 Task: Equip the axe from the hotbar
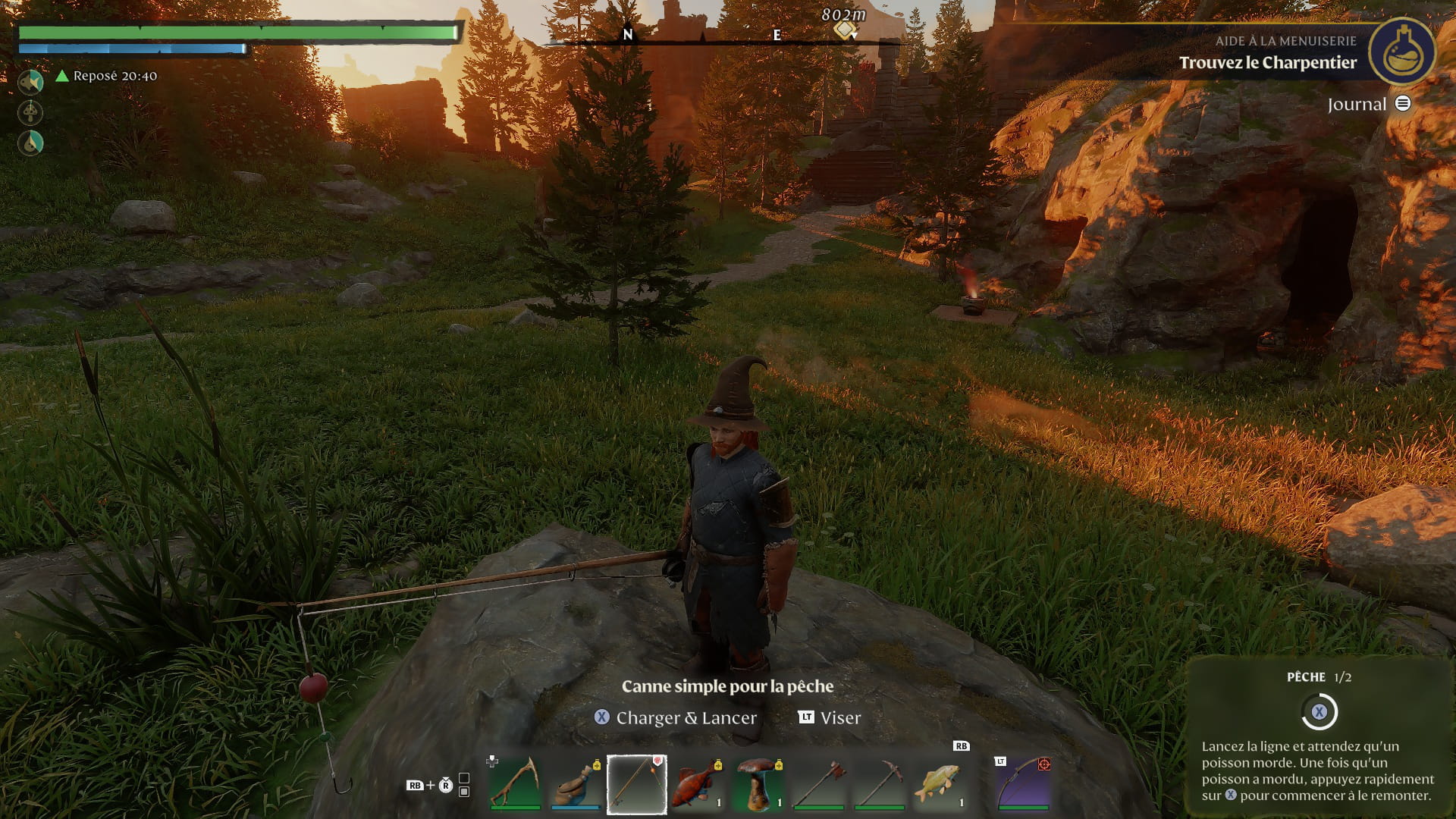818,783
